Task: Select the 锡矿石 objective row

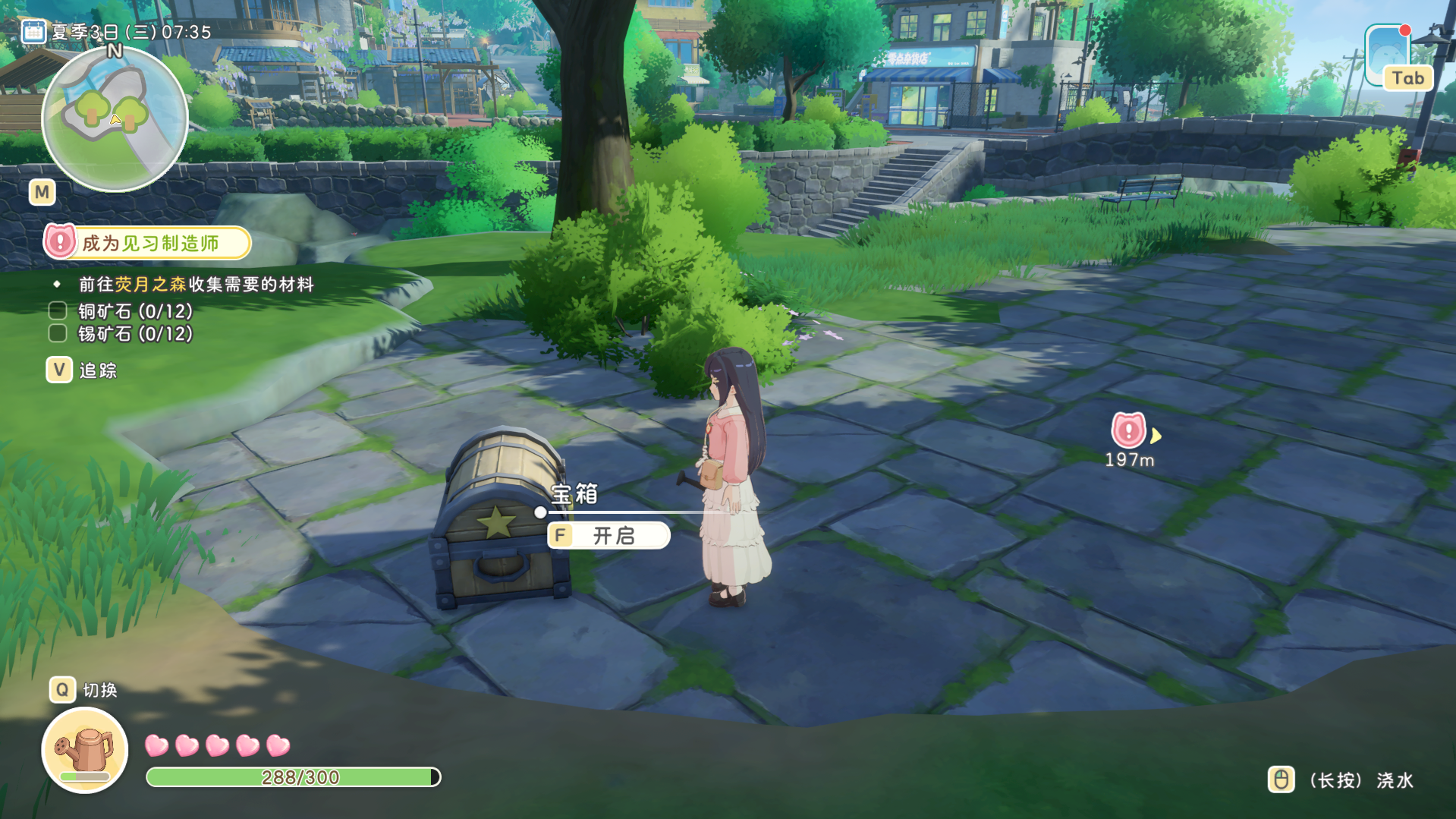Action: (x=121, y=334)
